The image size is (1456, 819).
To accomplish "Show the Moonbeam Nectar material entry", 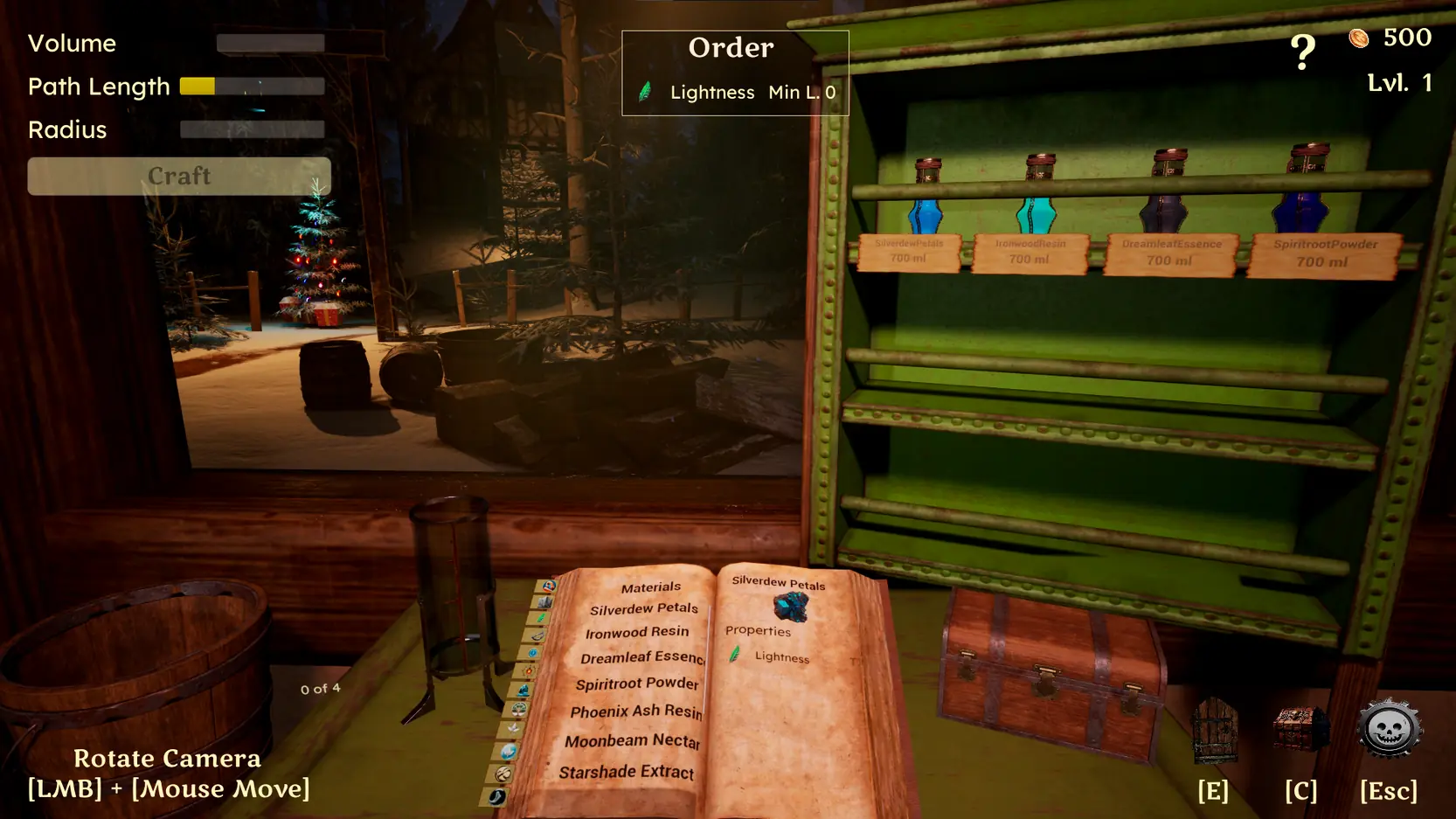I will click(632, 741).
